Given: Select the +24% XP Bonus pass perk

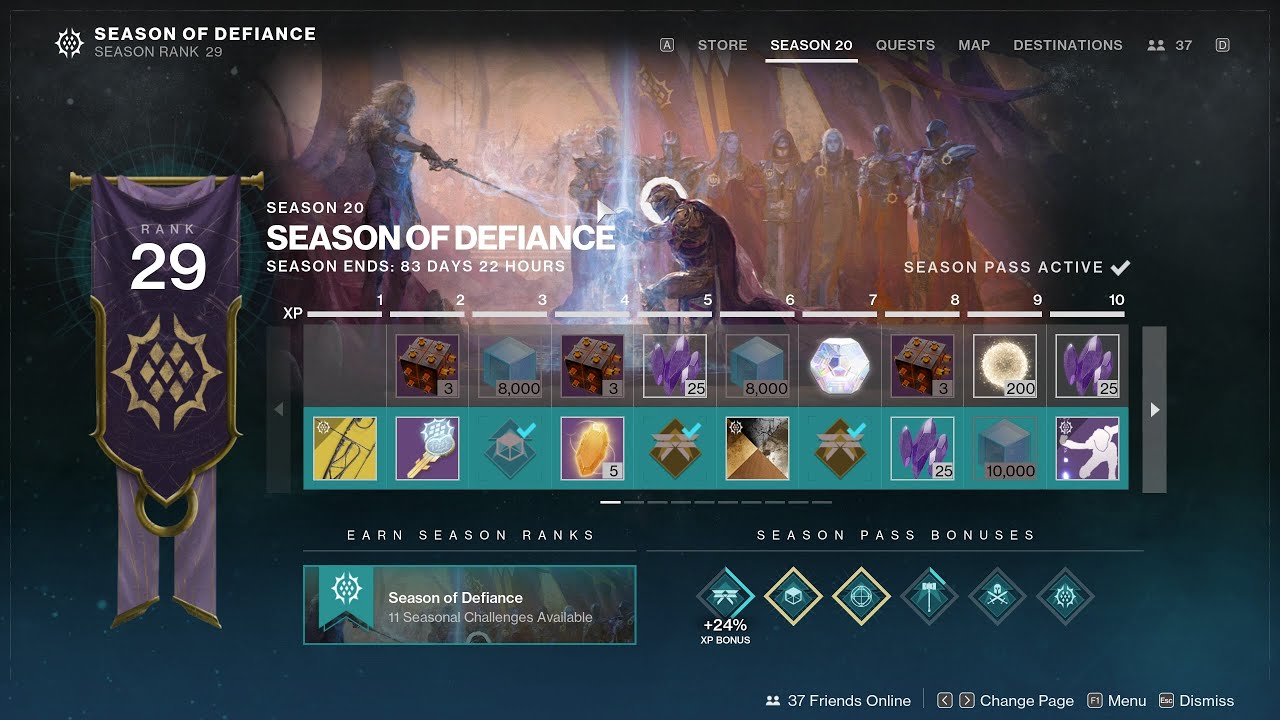Looking at the screenshot, I should 724,593.
